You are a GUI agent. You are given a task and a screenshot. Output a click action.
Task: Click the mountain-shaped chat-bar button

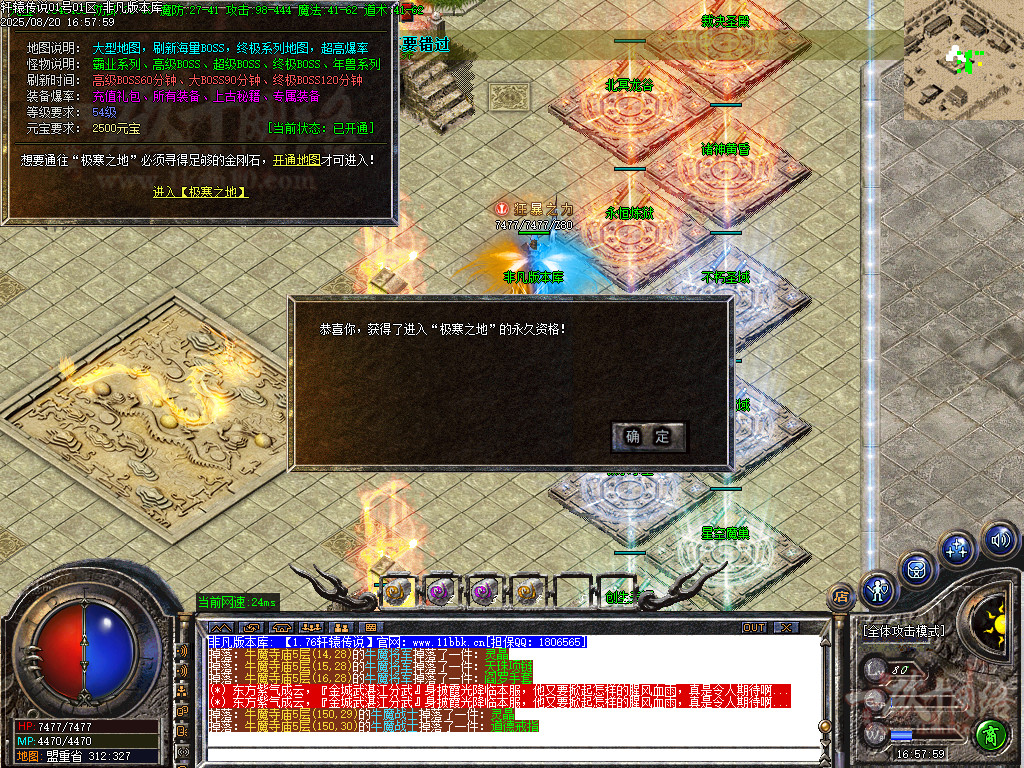coord(219,628)
